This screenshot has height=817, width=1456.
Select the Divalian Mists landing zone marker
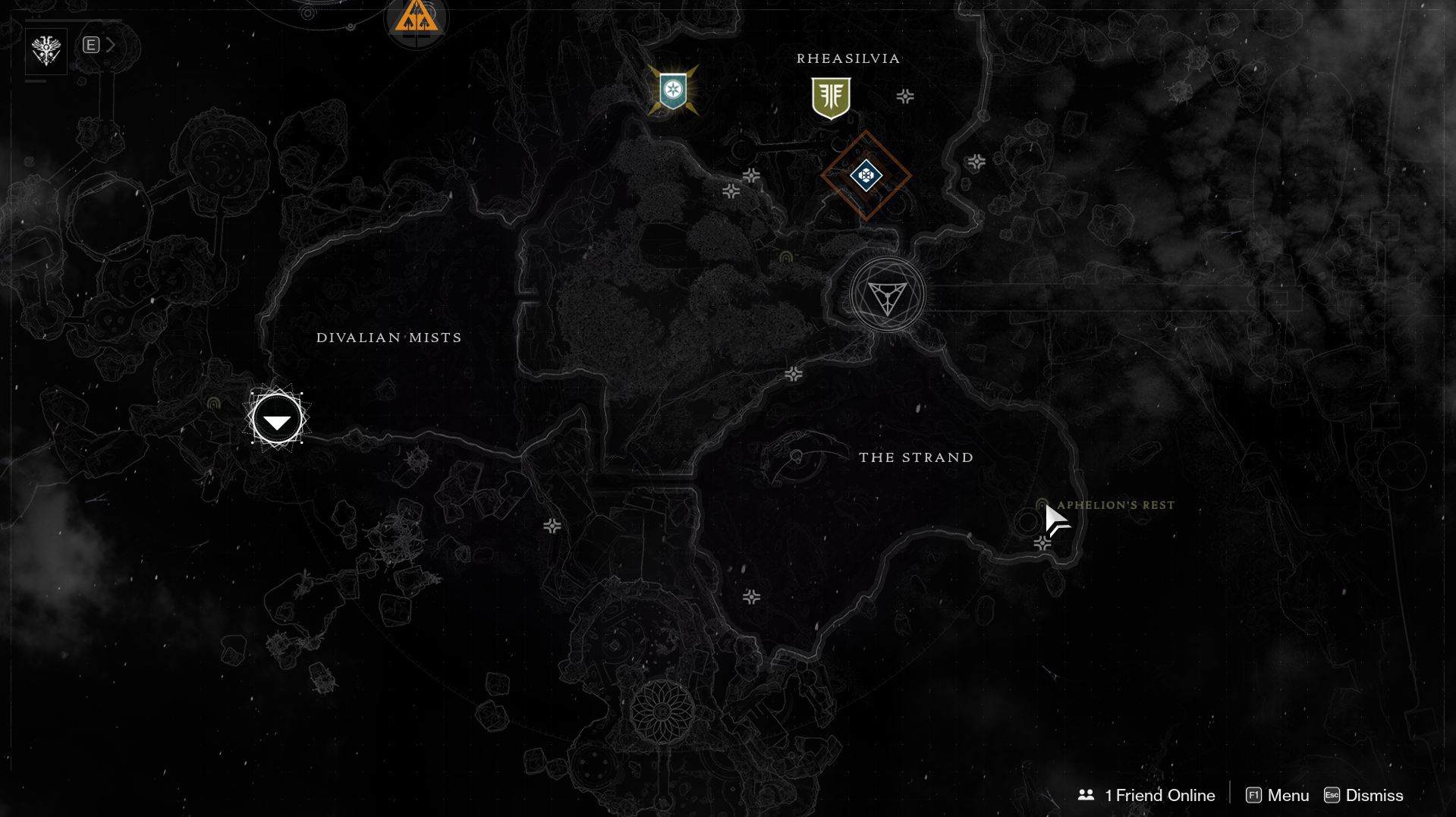(x=277, y=419)
